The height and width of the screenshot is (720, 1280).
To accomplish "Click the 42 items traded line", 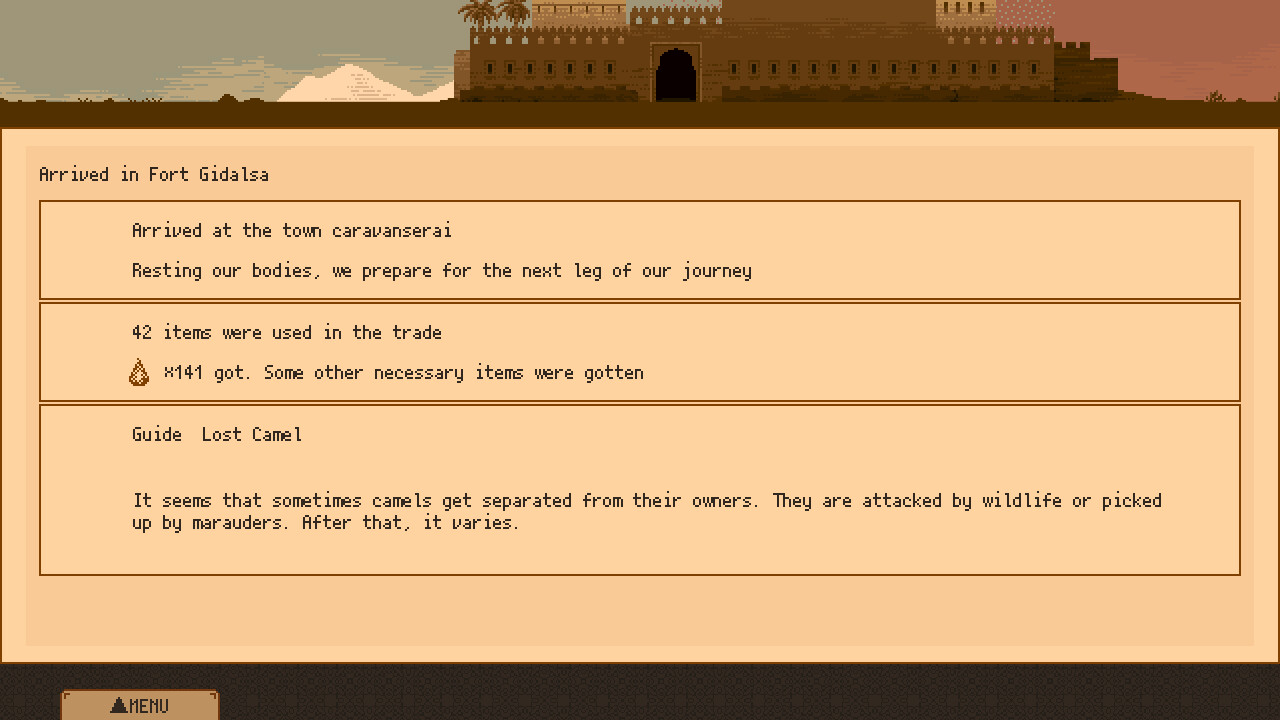I will pos(286,332).
